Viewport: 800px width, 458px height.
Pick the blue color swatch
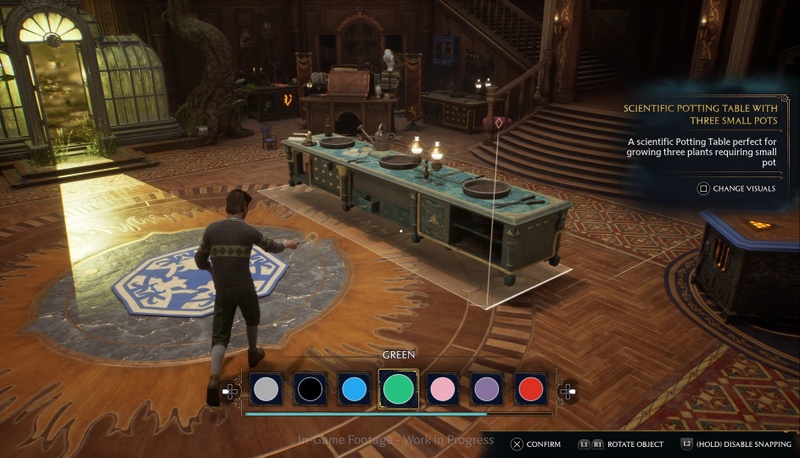click(354, 389)
